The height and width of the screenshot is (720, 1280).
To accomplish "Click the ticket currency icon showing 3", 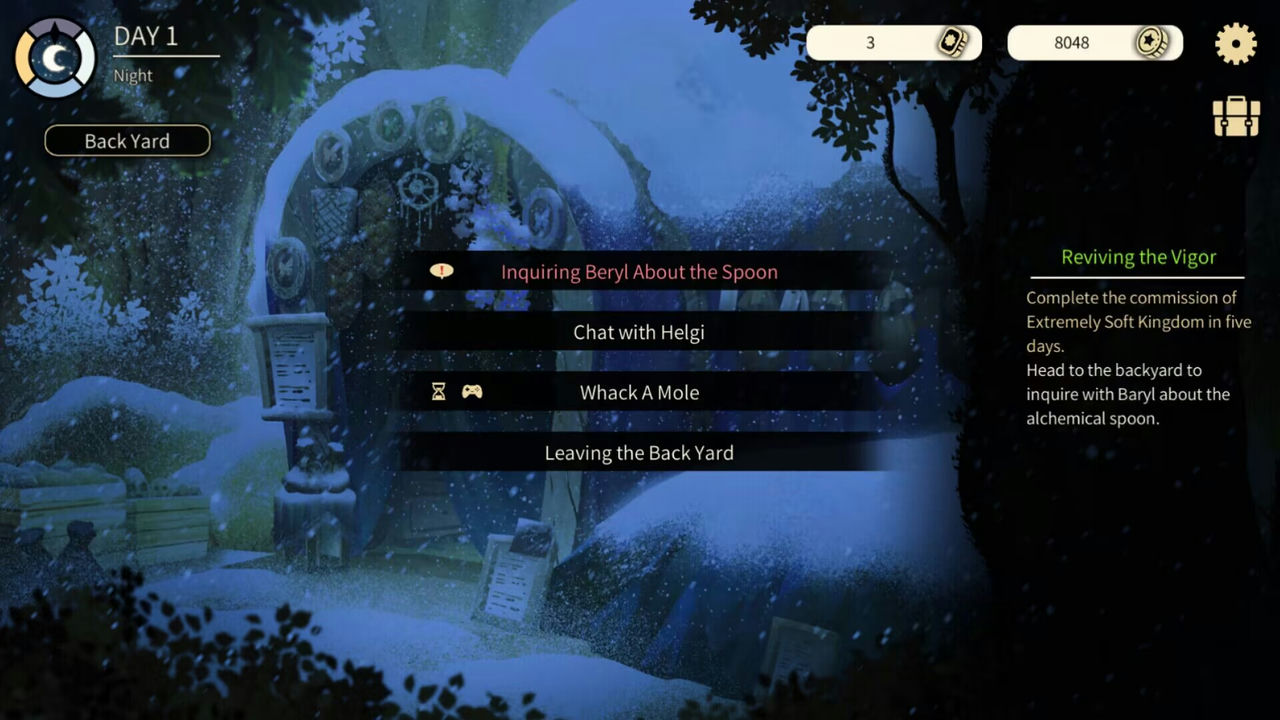I will click(x=954, y=43).
